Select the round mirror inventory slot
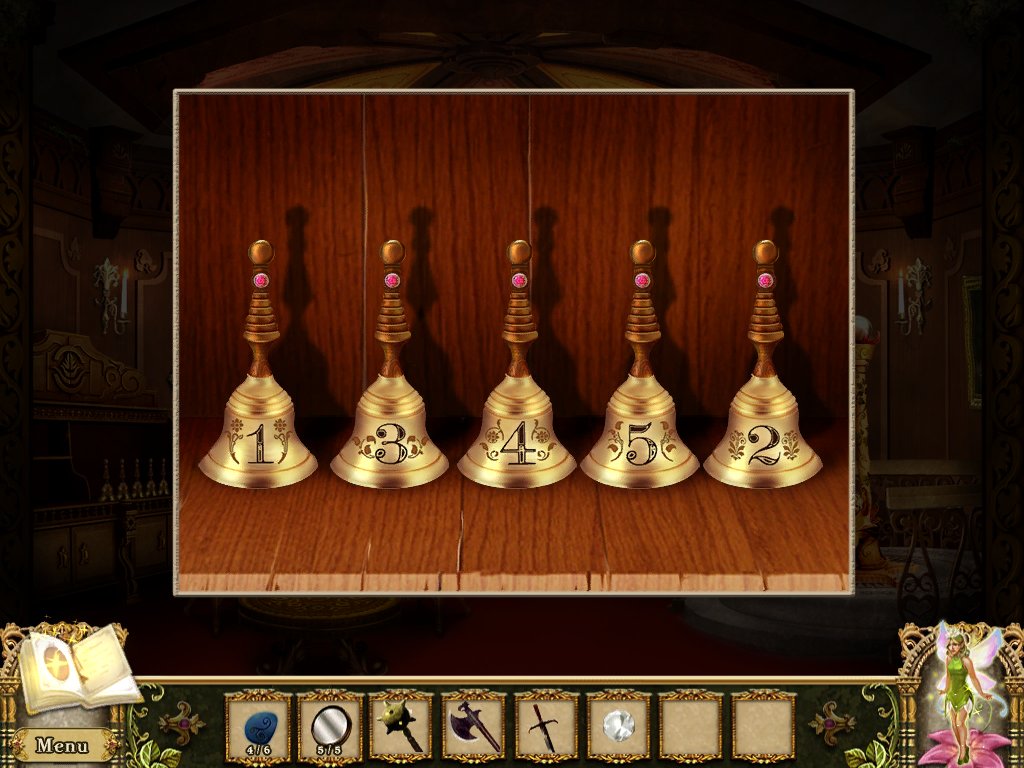Viewport: 1024px width, 768px height. (330, 725)
